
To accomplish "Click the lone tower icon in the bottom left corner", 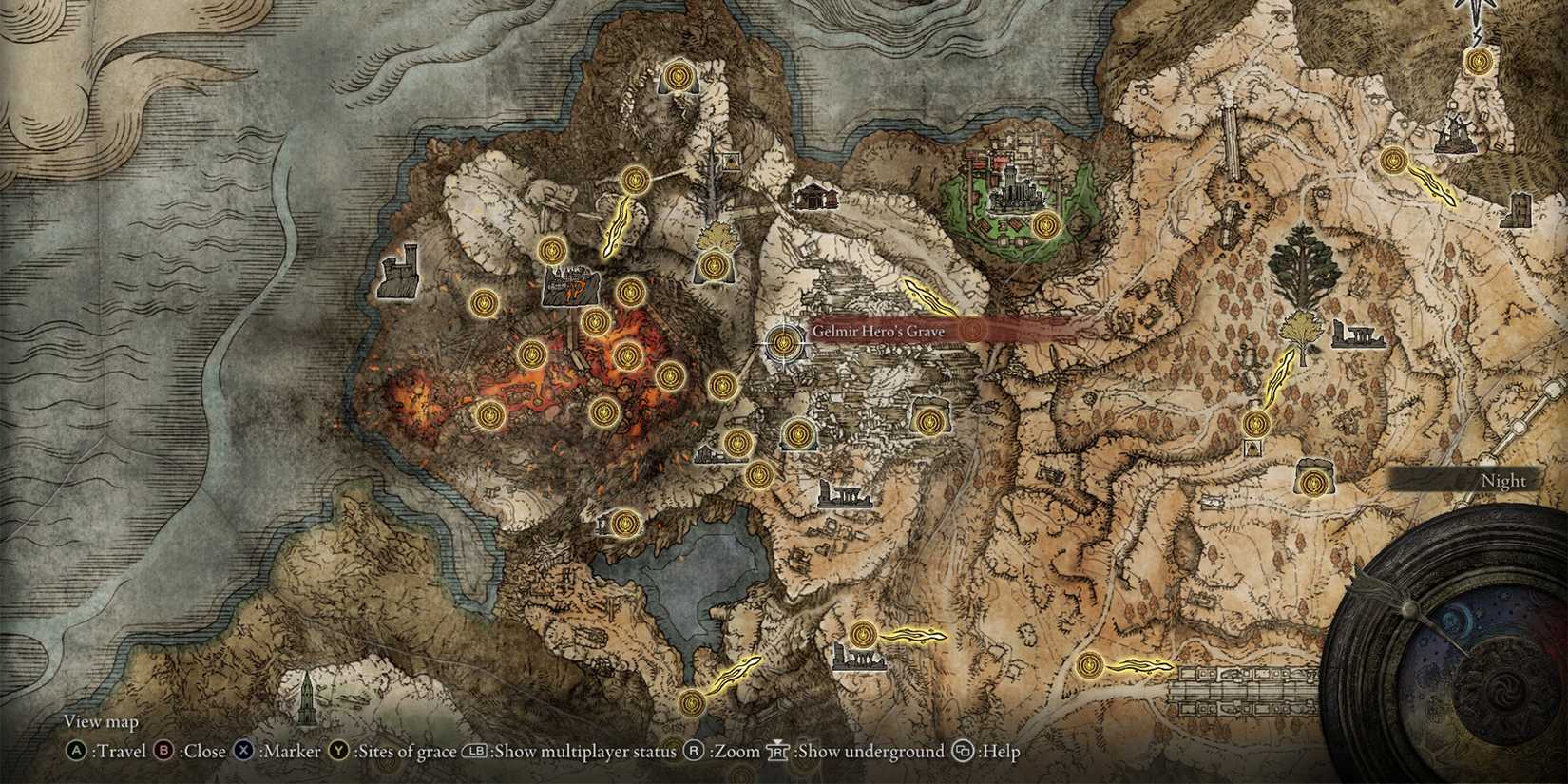I will (x=307, y=700).
